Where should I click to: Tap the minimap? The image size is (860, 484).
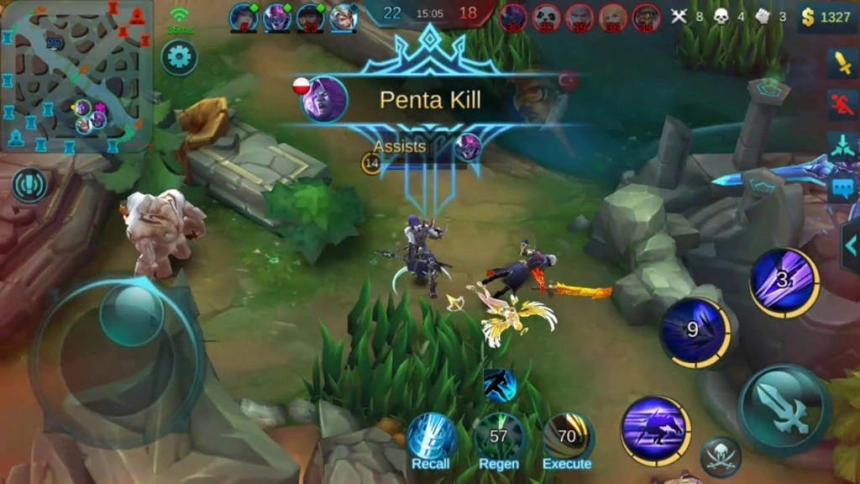click(77, 77)
